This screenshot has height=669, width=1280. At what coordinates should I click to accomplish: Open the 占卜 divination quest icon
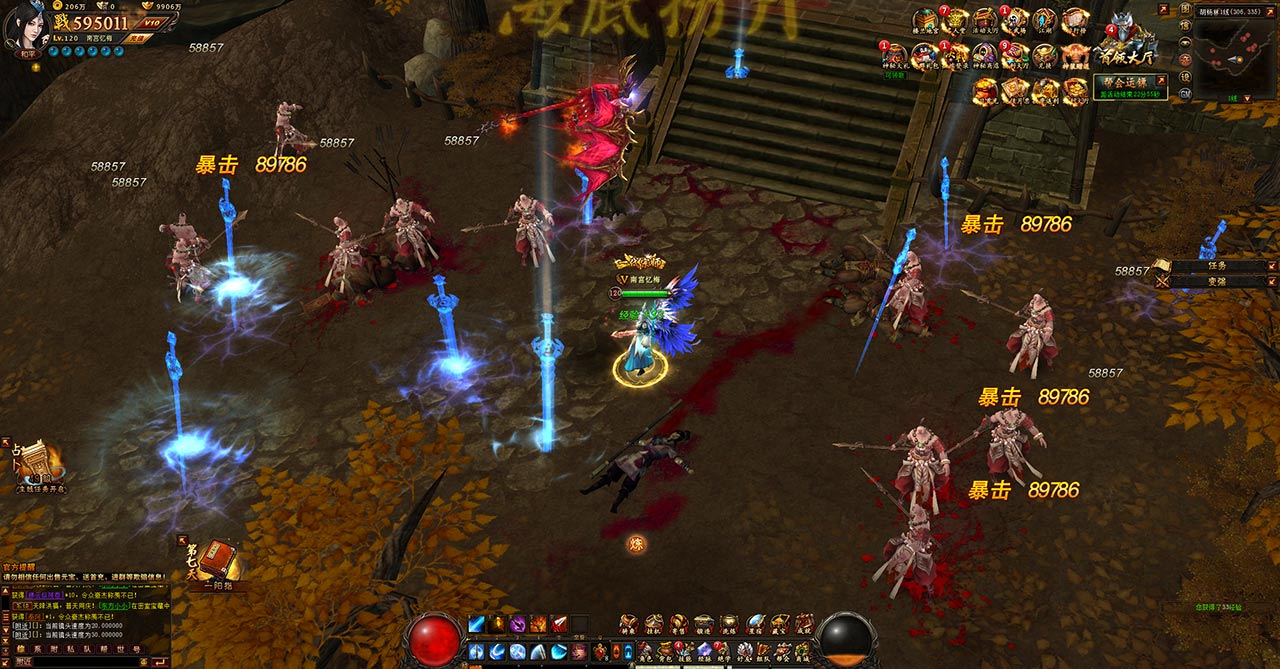[x=36, y=461]
